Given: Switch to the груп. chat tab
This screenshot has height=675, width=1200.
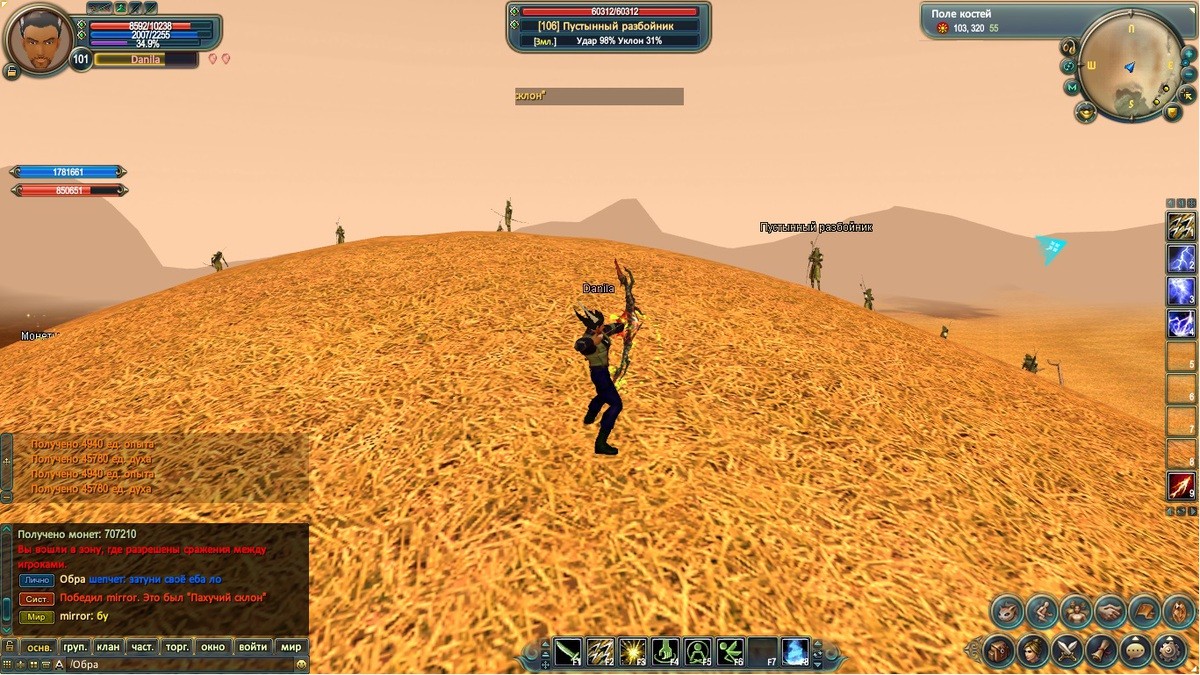Looking at the screenshot, I should (x=75, y=647).
